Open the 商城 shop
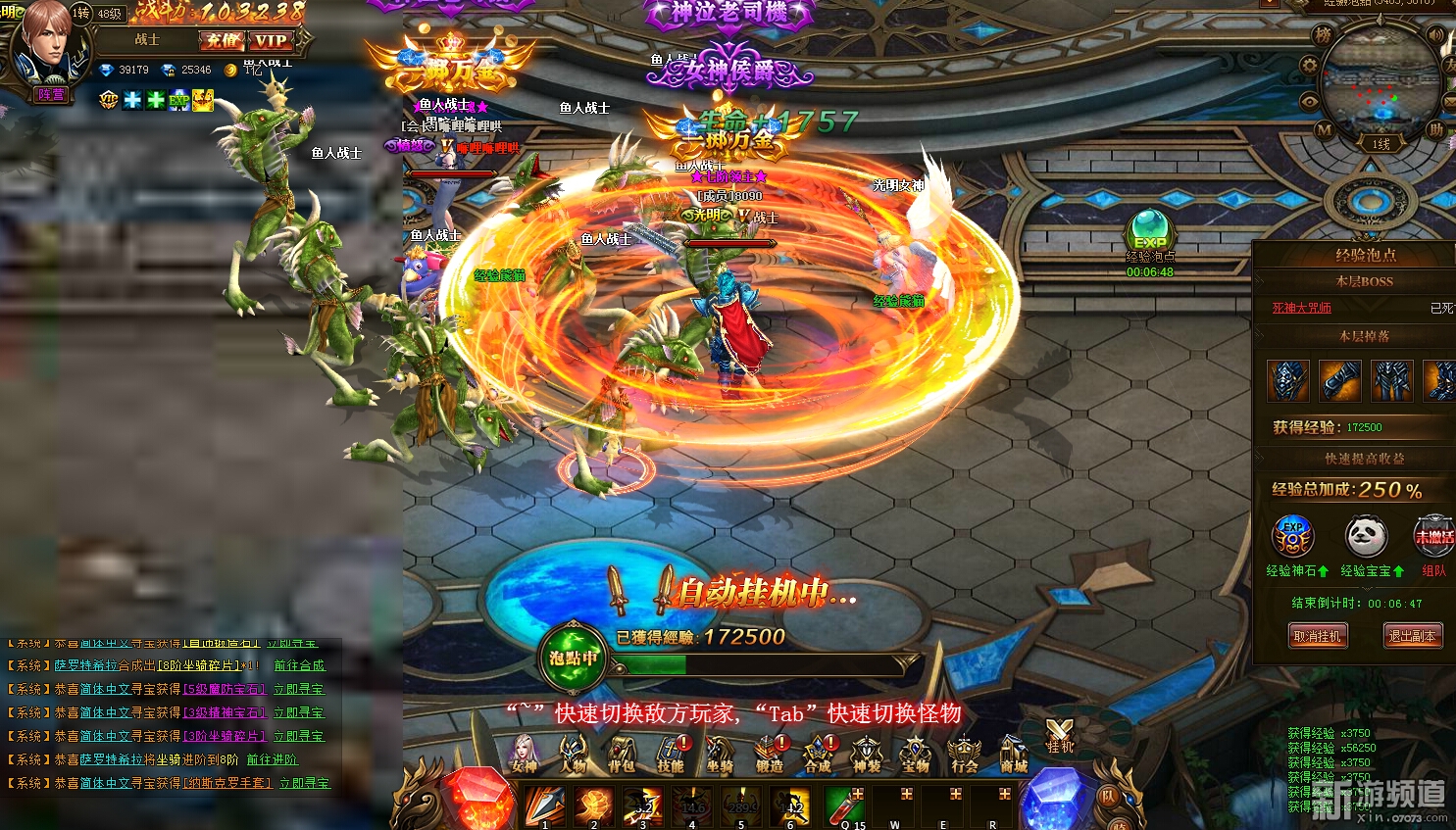The width and height of the screenshot is (1456, 830). [x=1013, y=754]
